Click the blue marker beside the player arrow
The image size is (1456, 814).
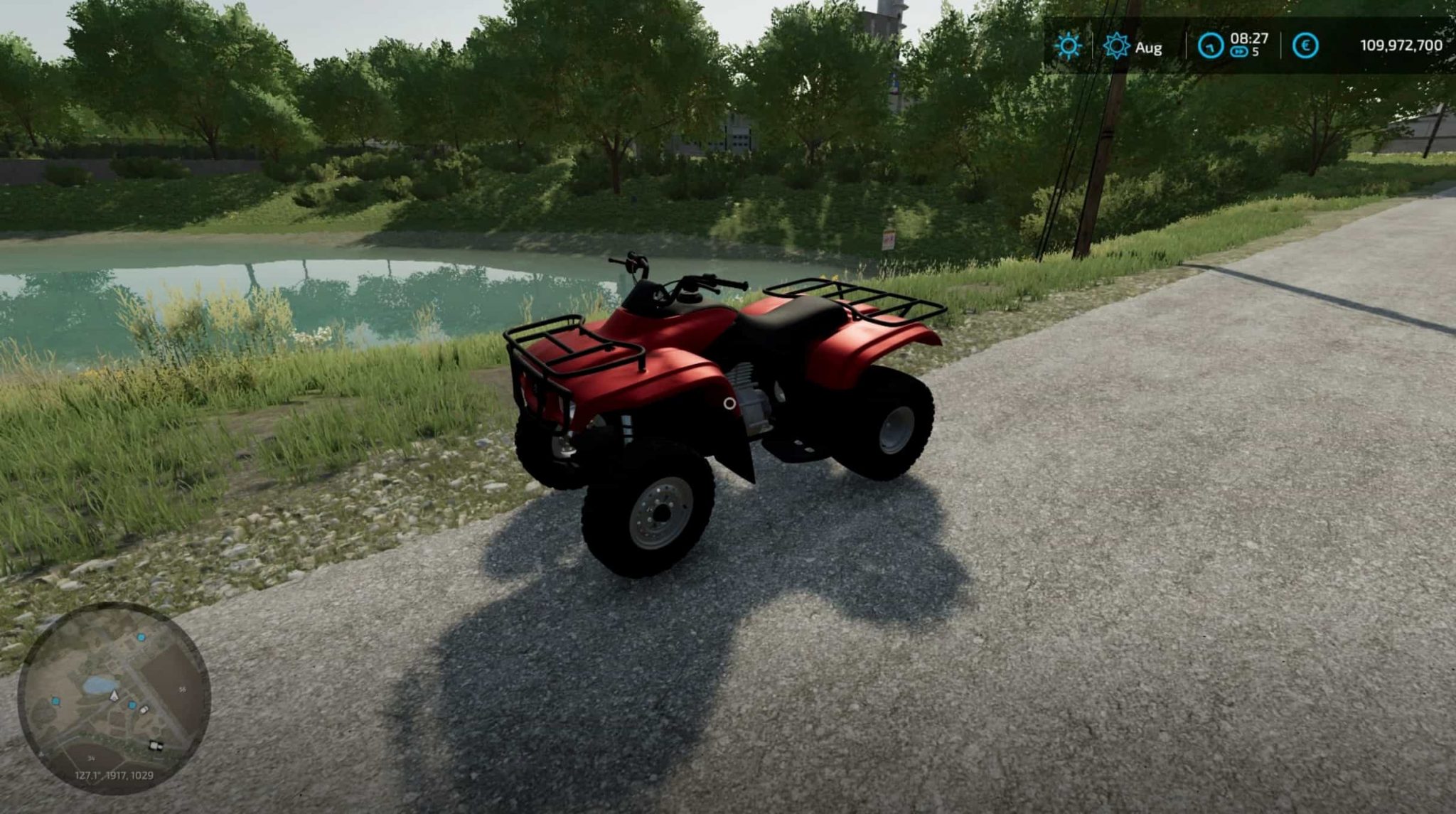click(x=132, y=705)
